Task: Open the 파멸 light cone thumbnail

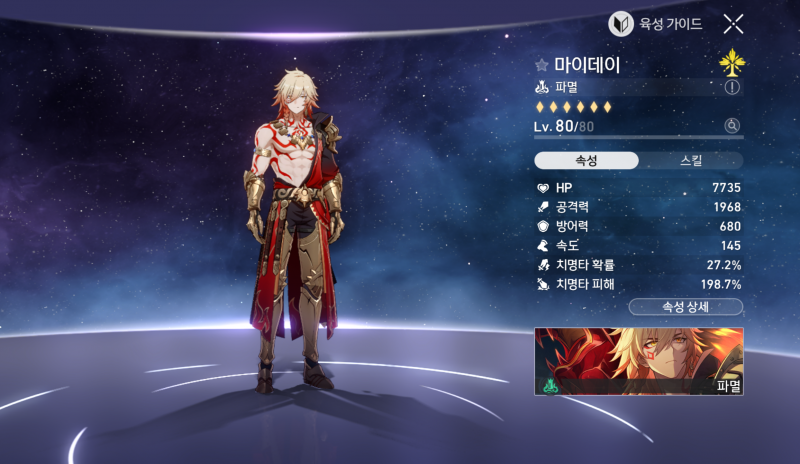Action: (x=639, y=360)
